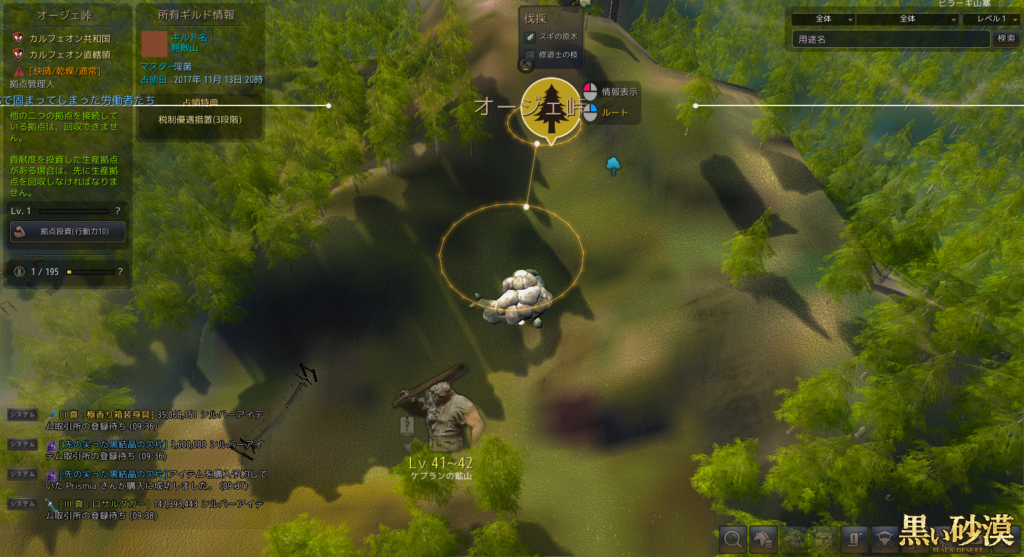
Task: Select 修道士の枝 in the logging list
Action: [x=555, y=54]
